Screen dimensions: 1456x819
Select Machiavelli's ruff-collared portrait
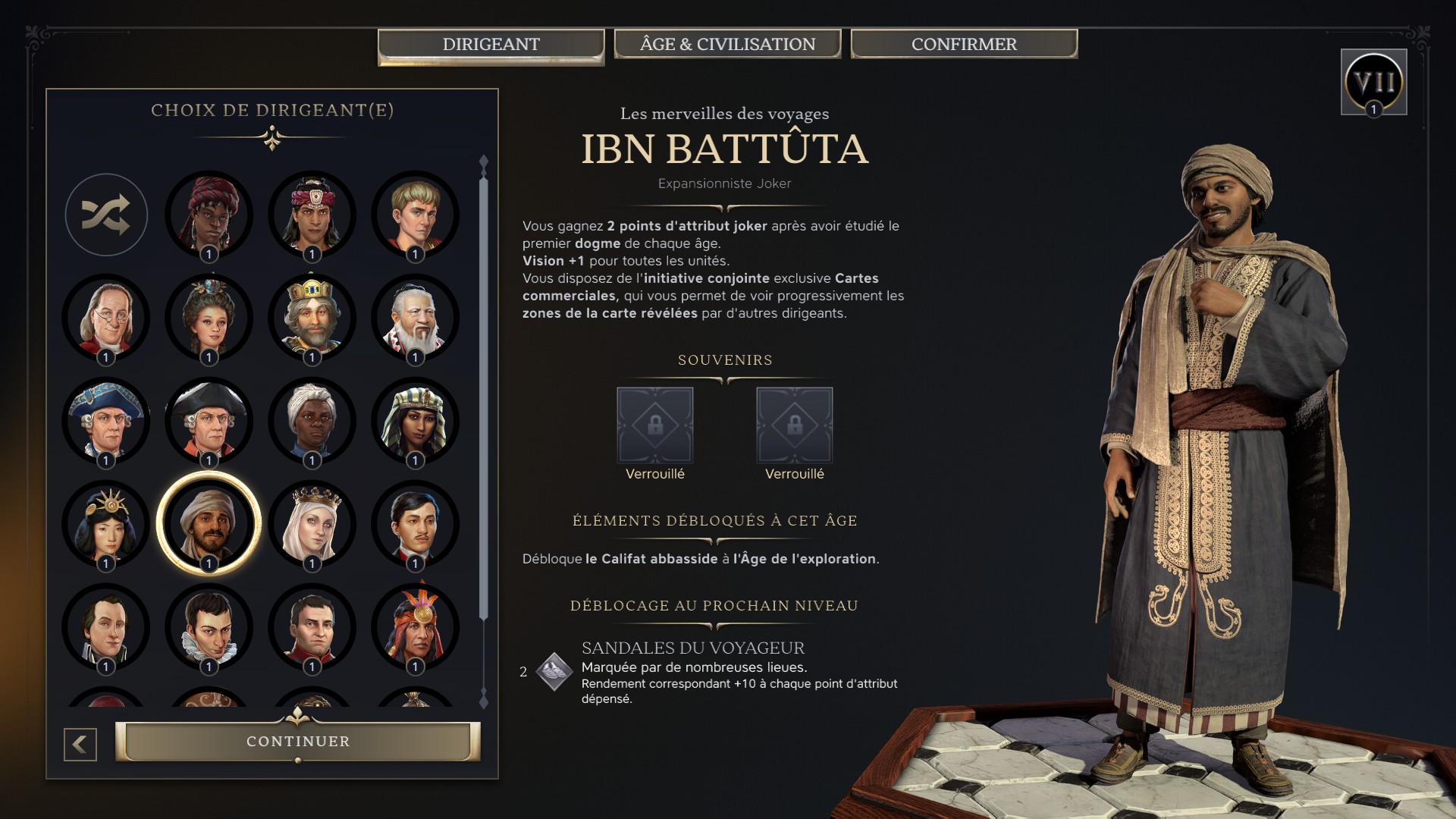click(x=210, y=627)
